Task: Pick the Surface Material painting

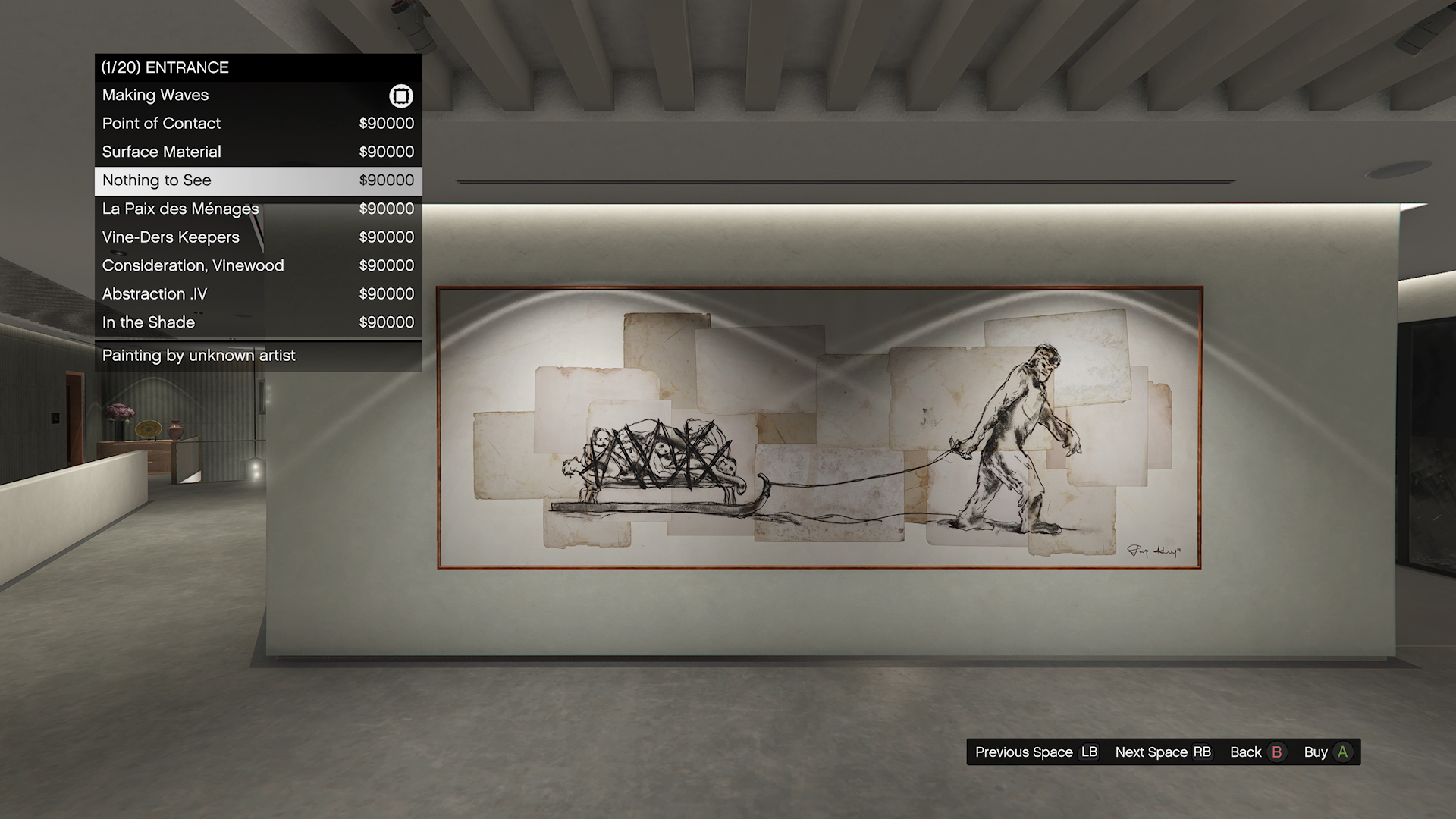Action: click(258, 152)
